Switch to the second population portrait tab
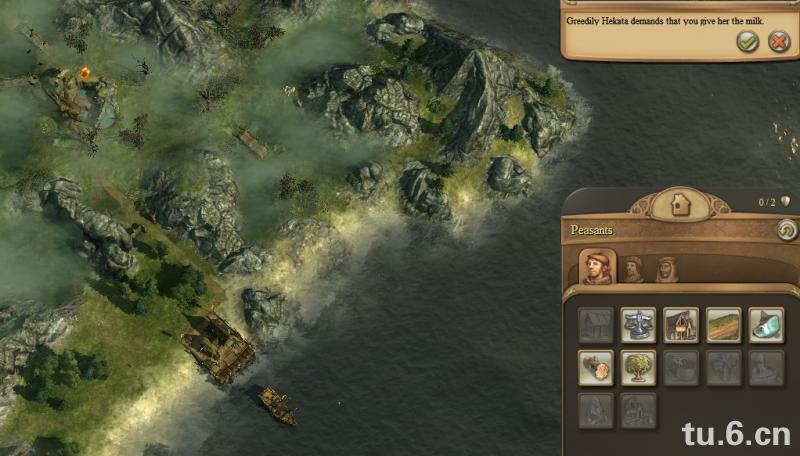The image size is (800, 456). click(x=633, y=268)
